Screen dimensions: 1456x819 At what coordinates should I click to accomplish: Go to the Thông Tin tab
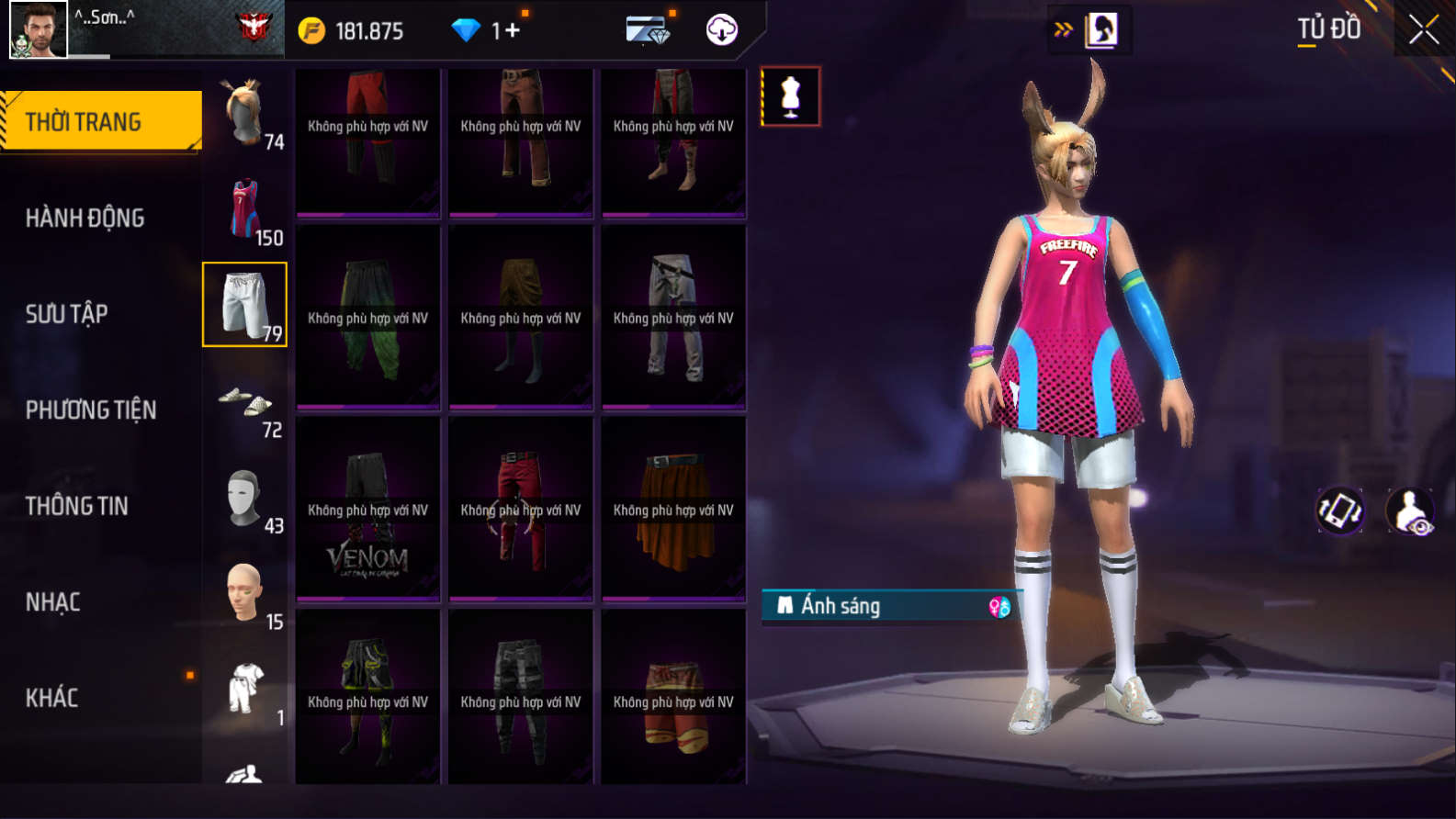click(77, 506)
